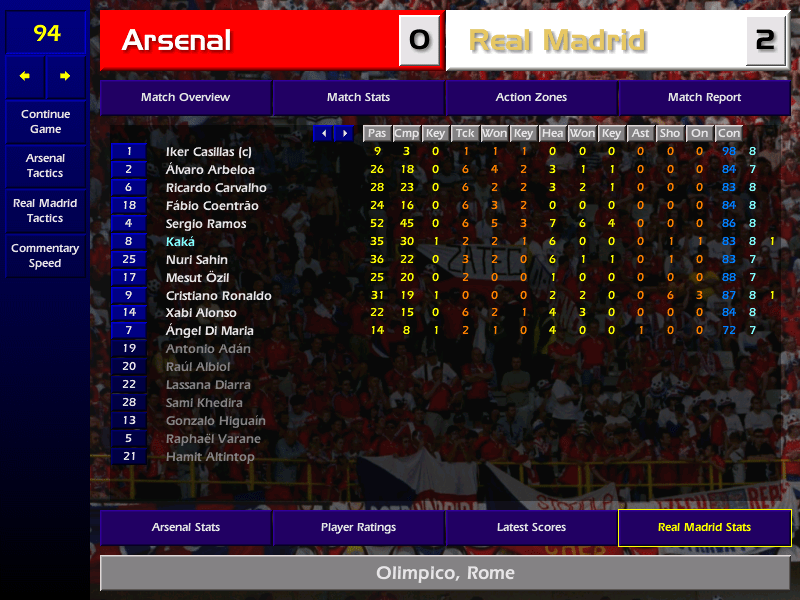Choose Cristiano Ronaldo's row
The width and height of the screenshot is (800, 600).
[x=219, y=296]
